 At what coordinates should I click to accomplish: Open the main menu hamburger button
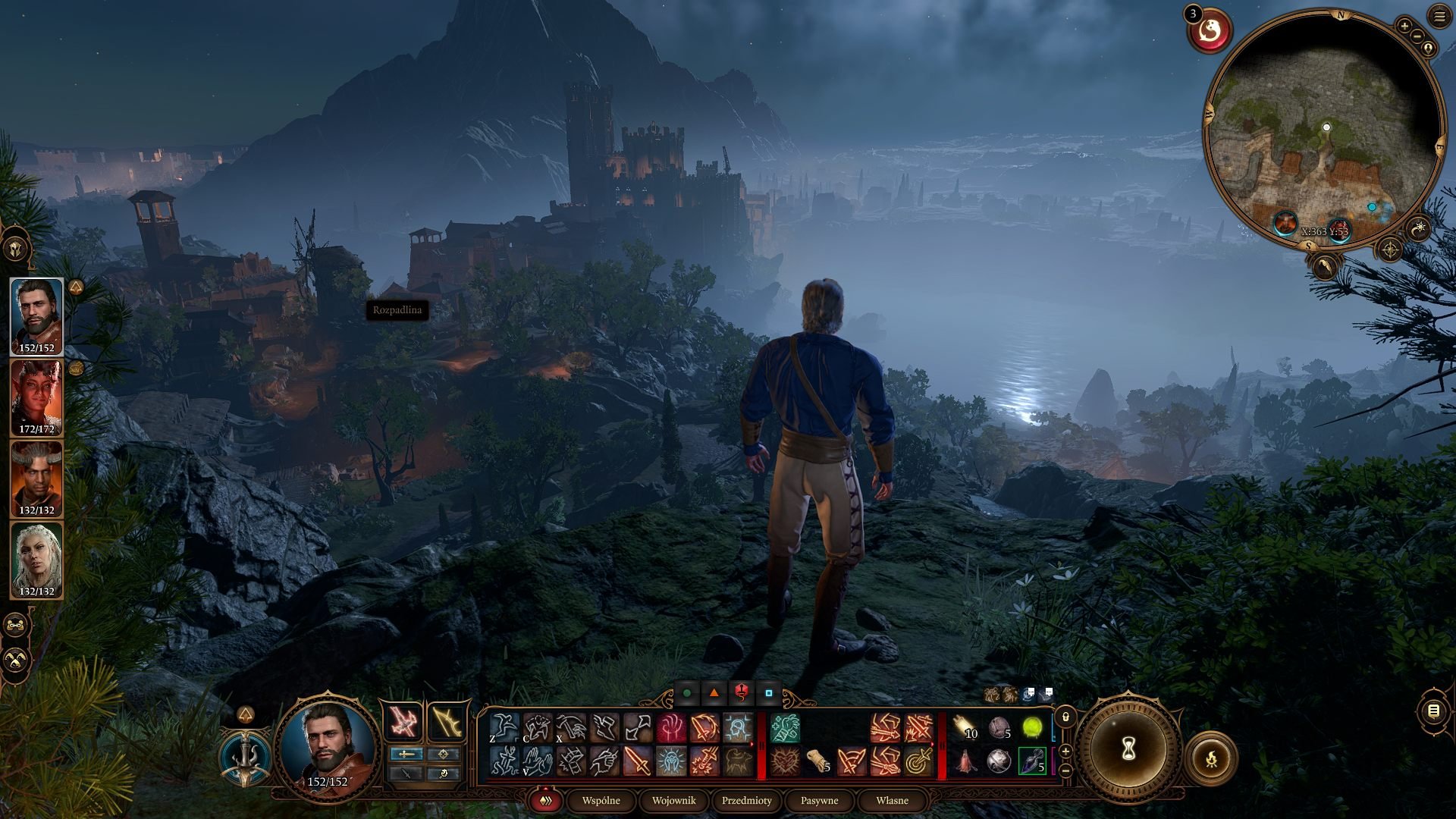pyautogui.click(x=1439, y=17)
